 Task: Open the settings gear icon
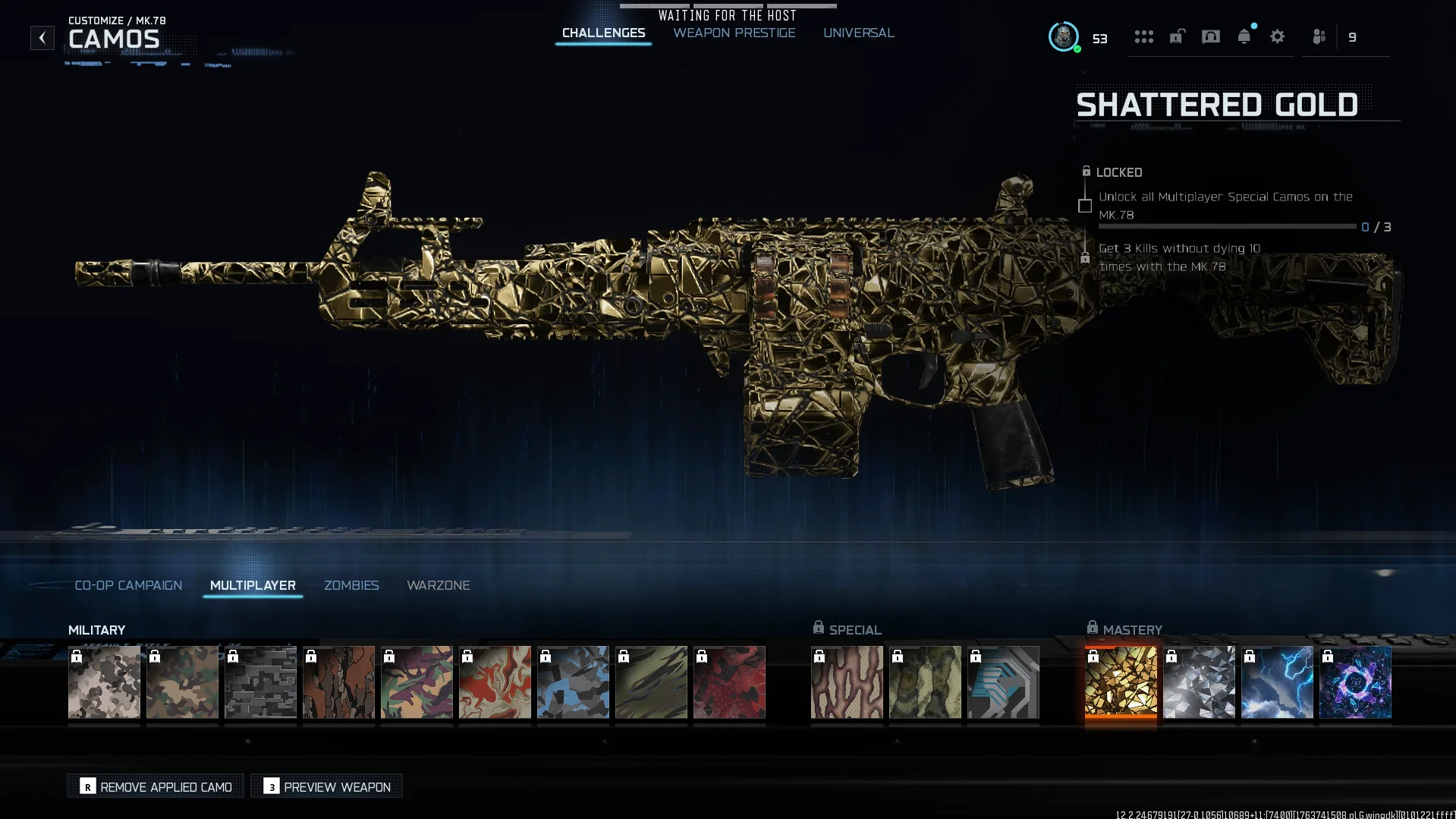(x=1277, y=36)
